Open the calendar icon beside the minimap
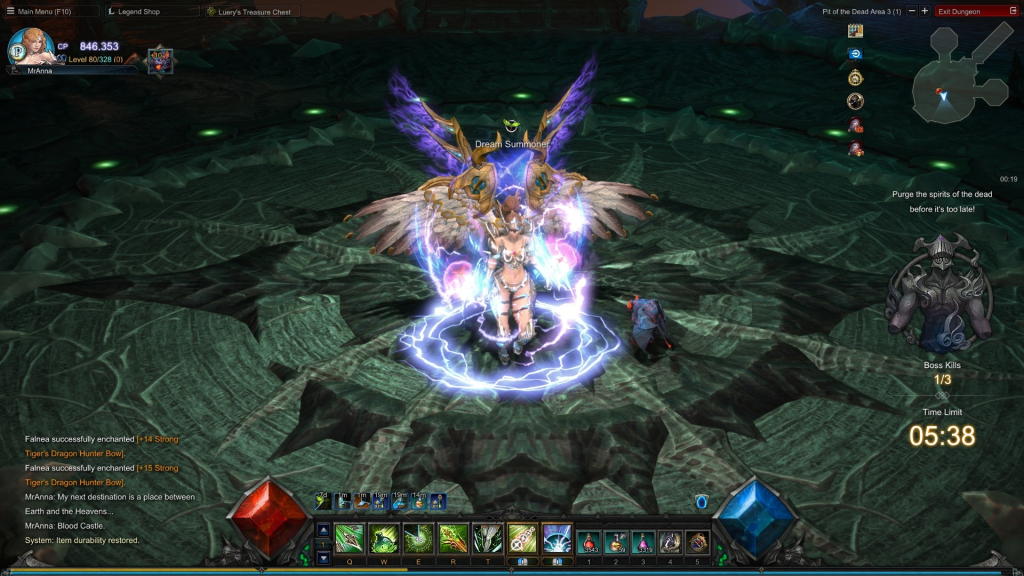 pos(855,31)
